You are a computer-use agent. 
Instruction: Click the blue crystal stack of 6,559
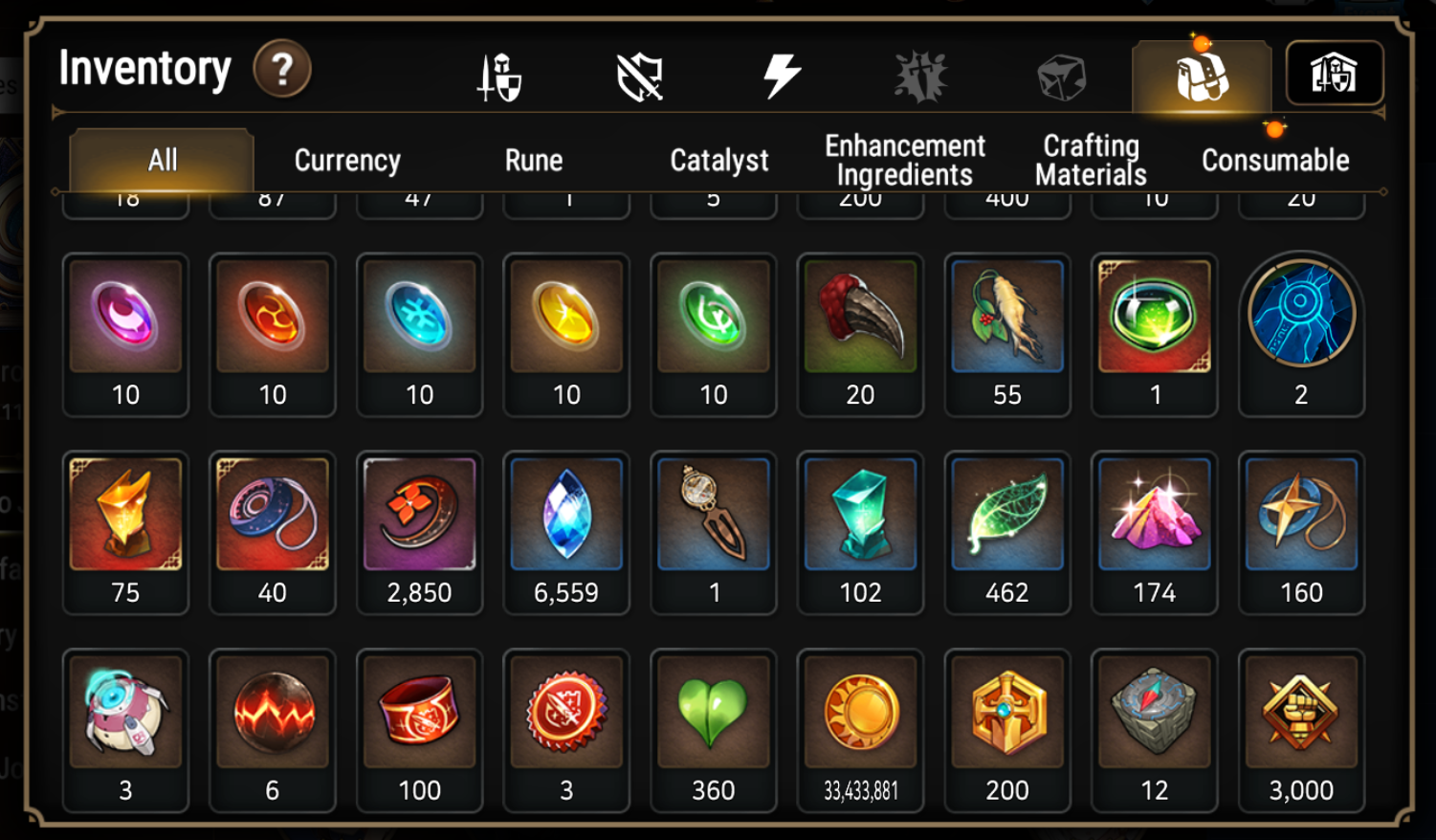(566, 516)
